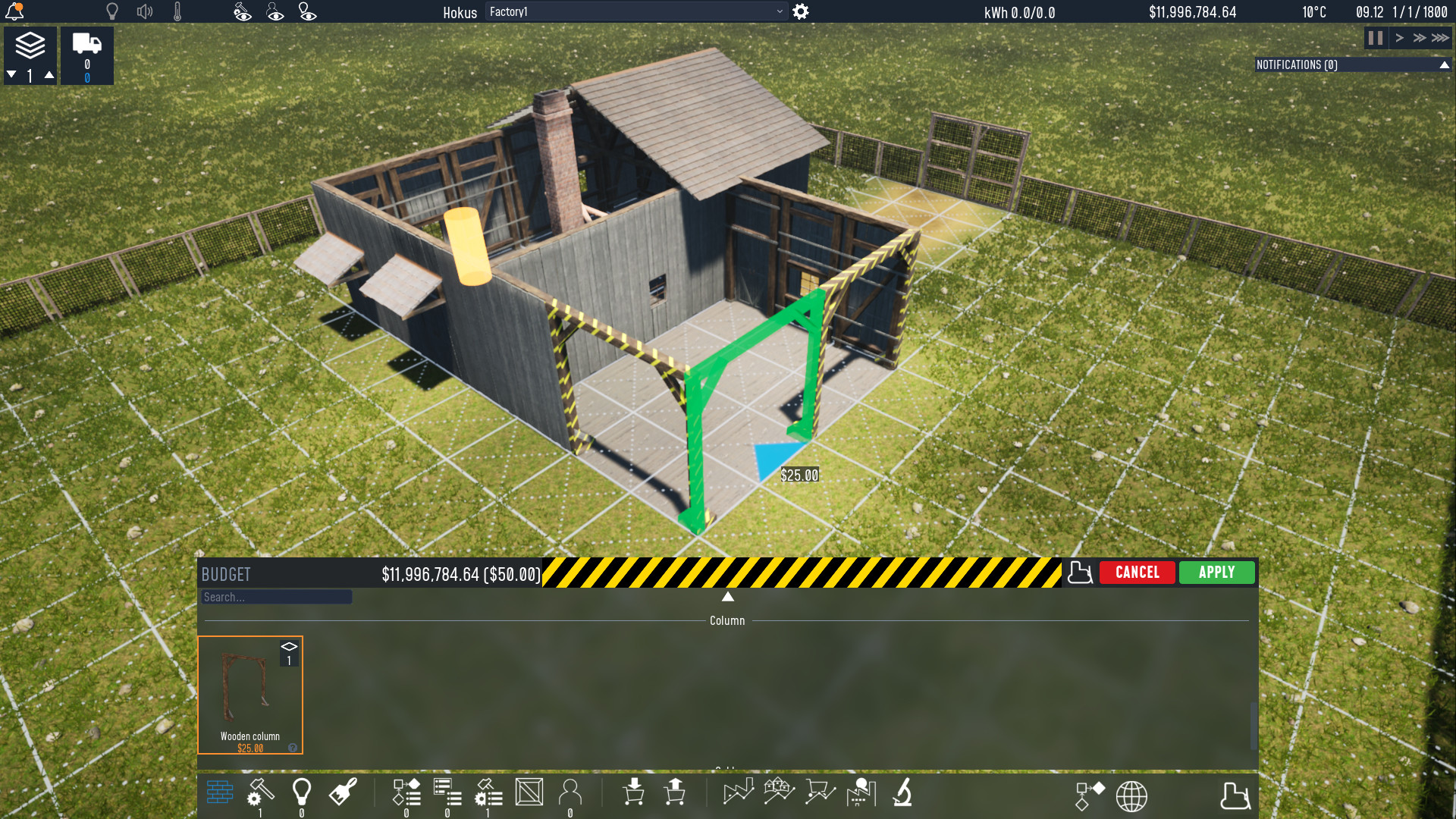Click the import cart icon
This screenshot has width=1456, height=819.
[635, 792]
